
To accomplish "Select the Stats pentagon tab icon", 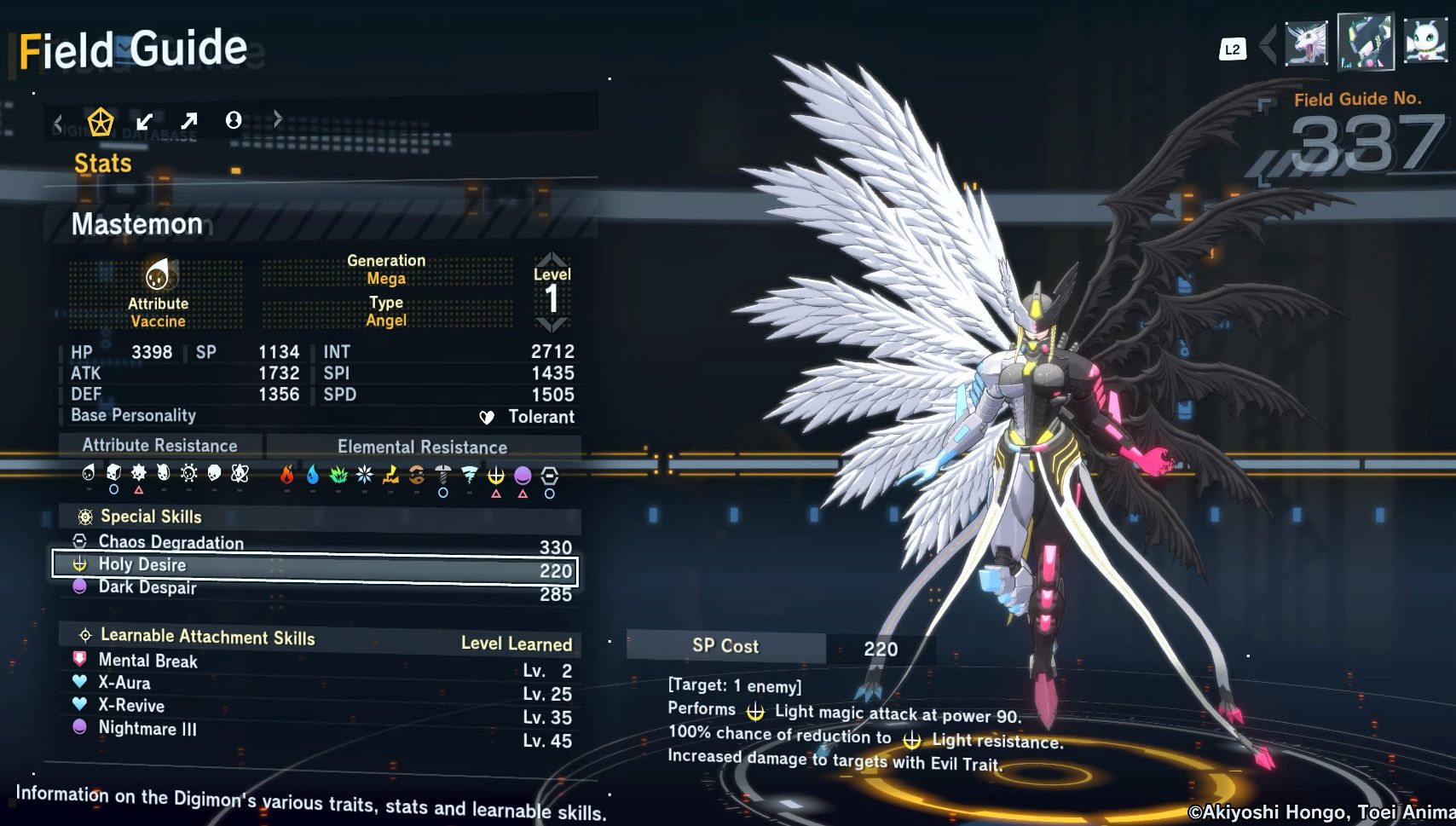I will pos(101,122).
